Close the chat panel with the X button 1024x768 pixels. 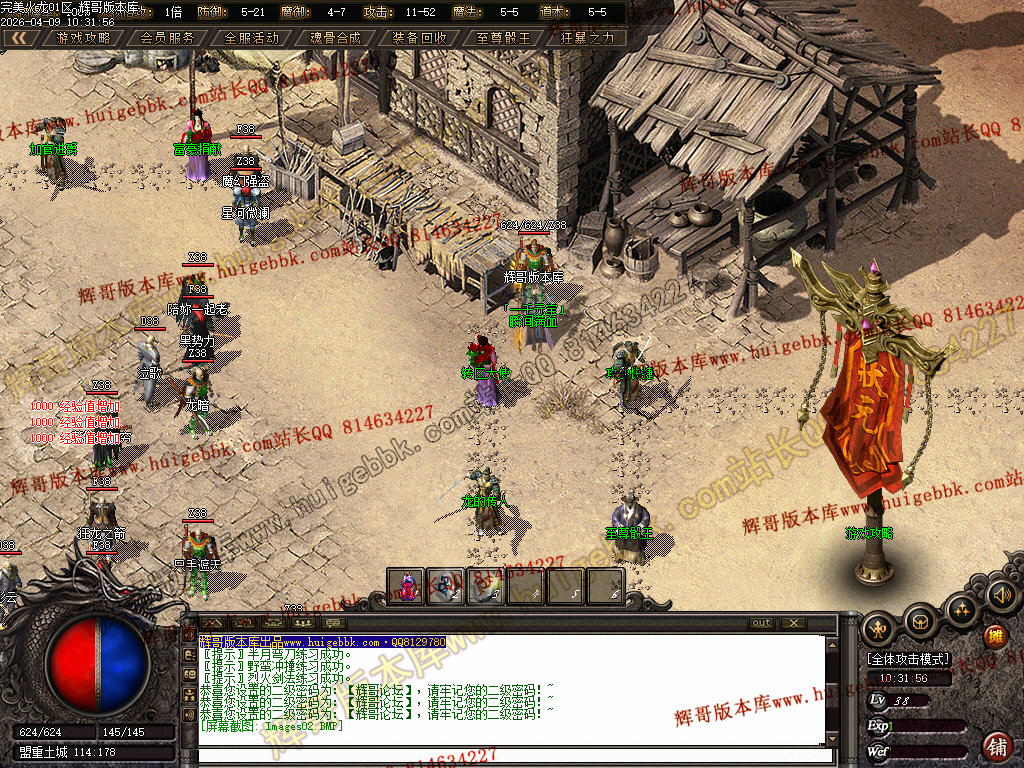point(793,623)
